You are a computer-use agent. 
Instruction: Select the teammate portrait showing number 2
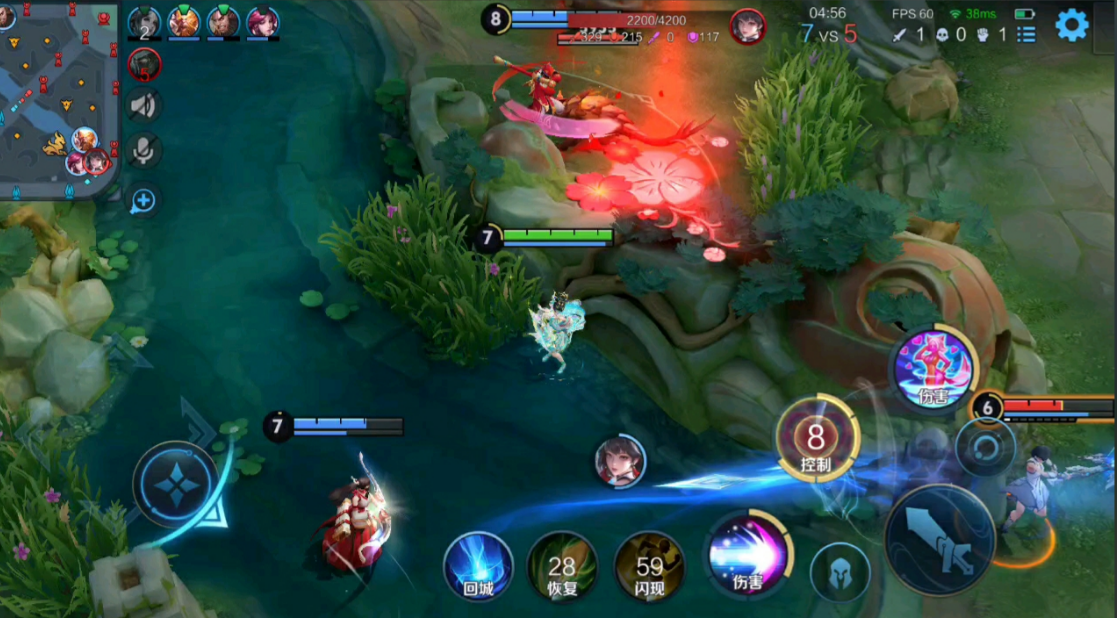tap(144, 22)
